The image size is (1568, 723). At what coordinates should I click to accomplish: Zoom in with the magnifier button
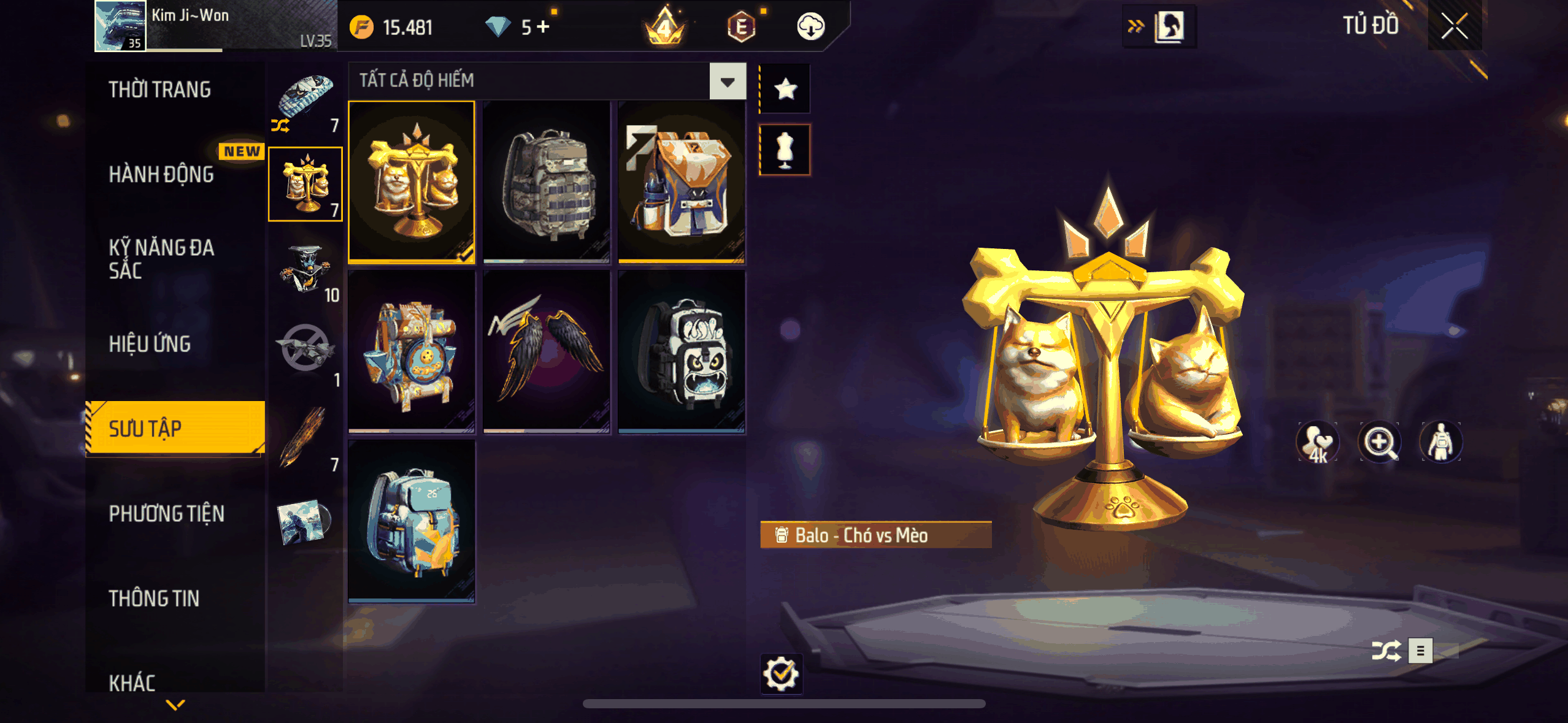tap(1379, 442)
